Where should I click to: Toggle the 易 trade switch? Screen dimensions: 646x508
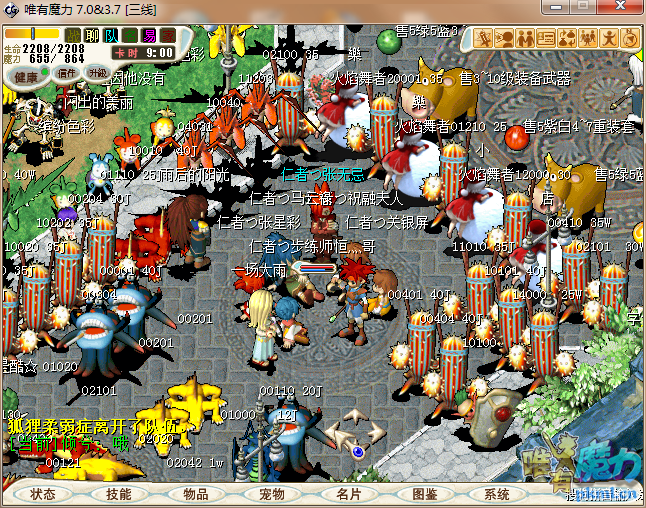click(149, 36)
